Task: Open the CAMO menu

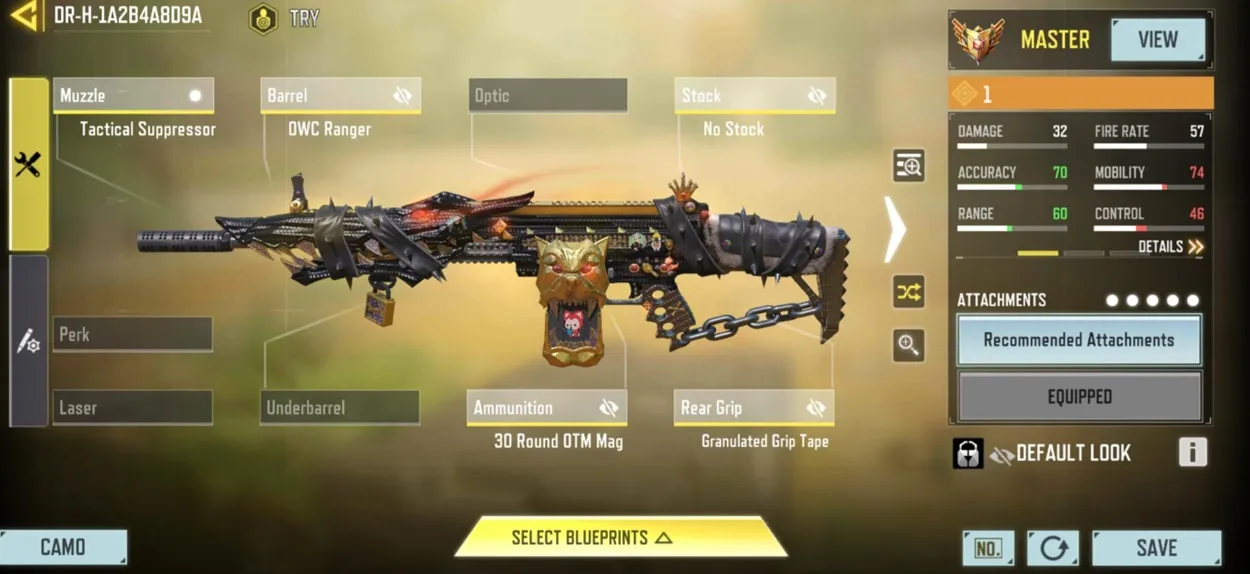Action: pos(63,547)
